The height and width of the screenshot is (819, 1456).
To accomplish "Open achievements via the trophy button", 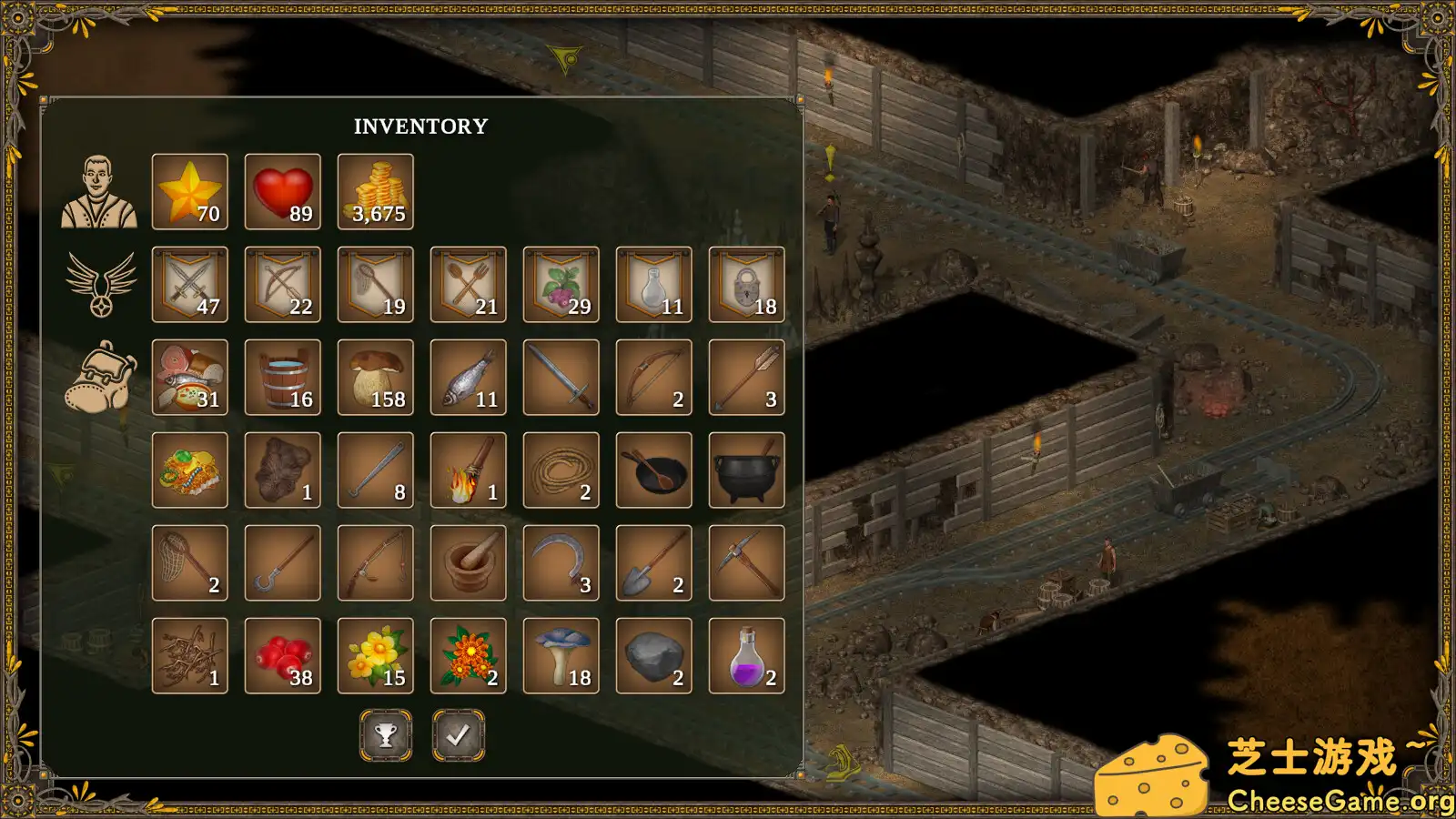I will [386, 735].
